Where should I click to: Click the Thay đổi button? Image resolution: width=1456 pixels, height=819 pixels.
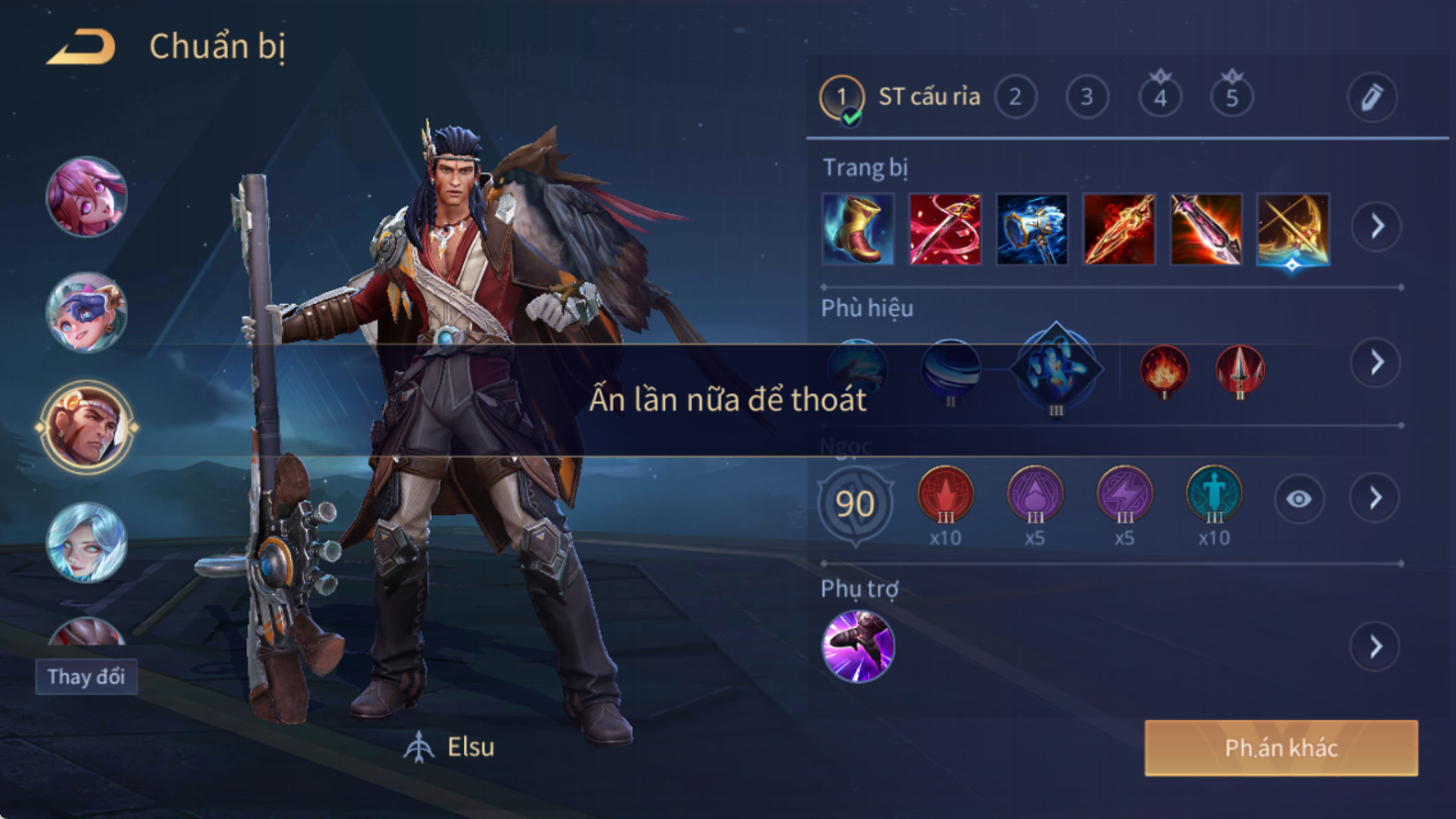point(86,677)
